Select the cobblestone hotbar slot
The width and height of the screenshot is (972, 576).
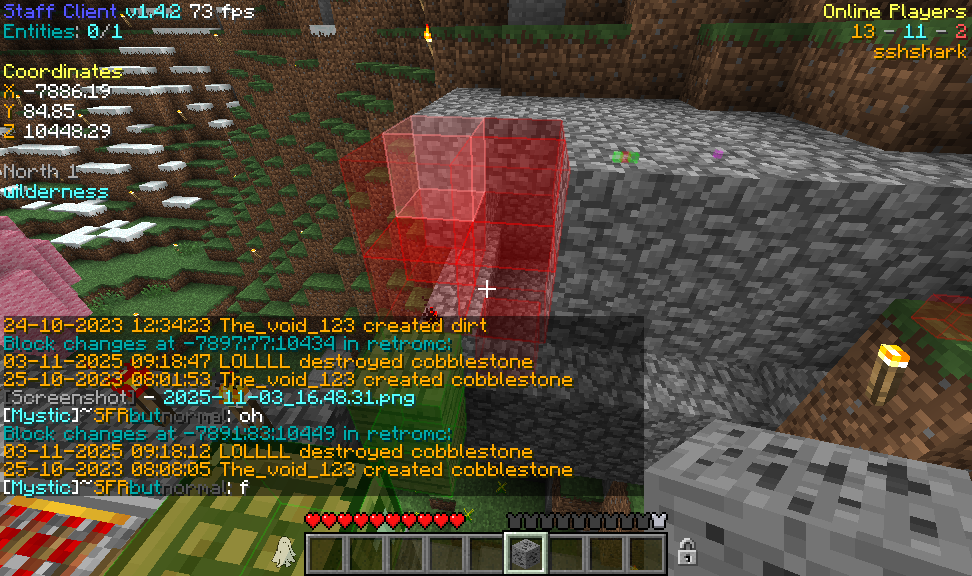pos(525,553)
